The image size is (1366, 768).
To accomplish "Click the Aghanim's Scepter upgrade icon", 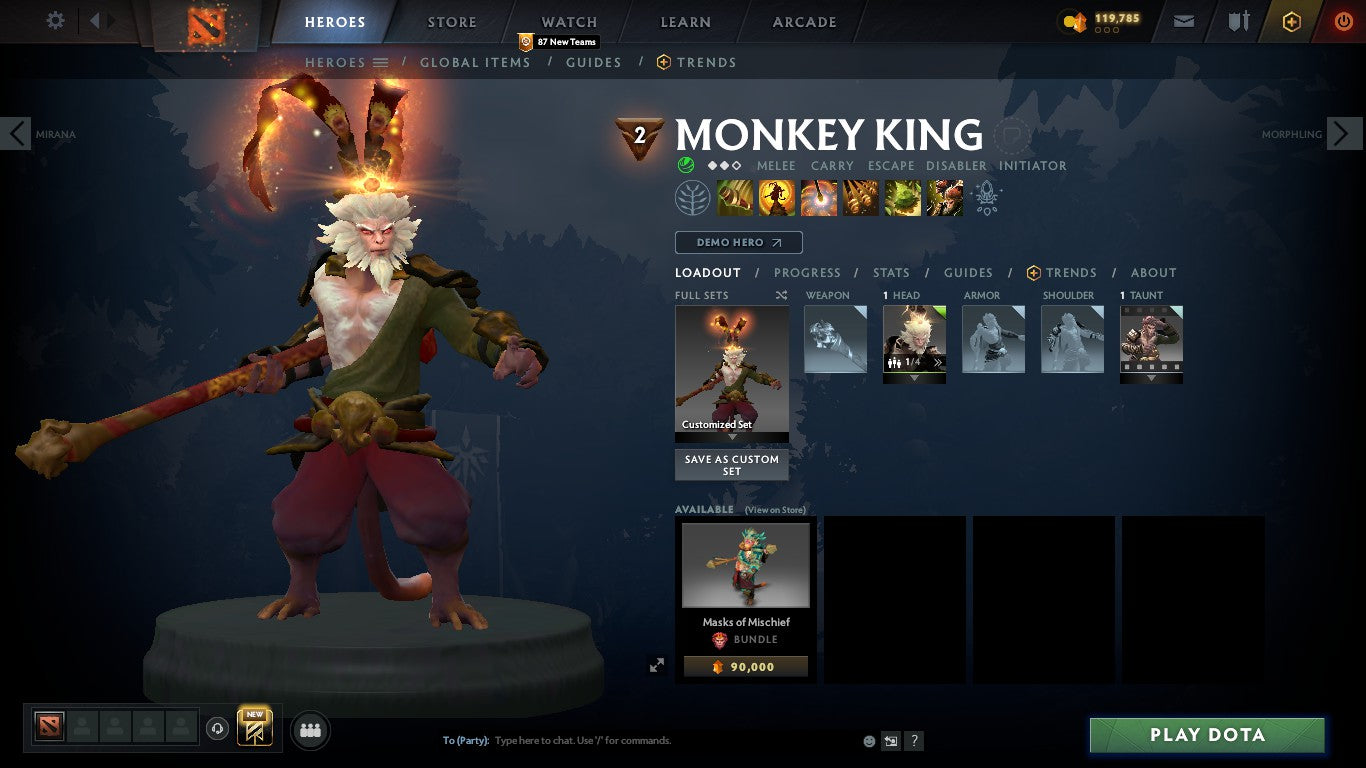I will (986, 197).
